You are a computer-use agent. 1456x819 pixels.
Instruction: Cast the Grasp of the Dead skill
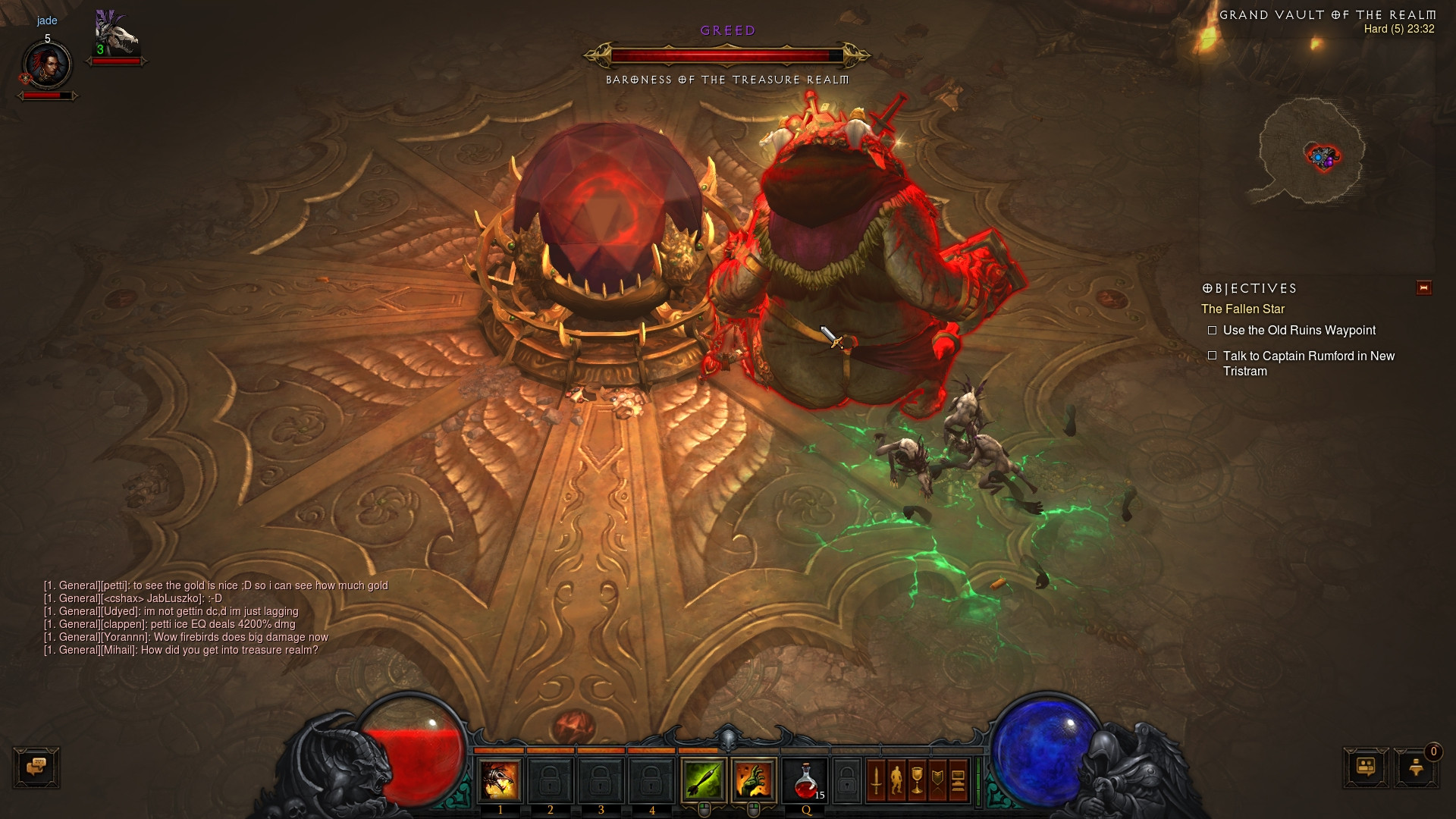click(x=753, y=780)
